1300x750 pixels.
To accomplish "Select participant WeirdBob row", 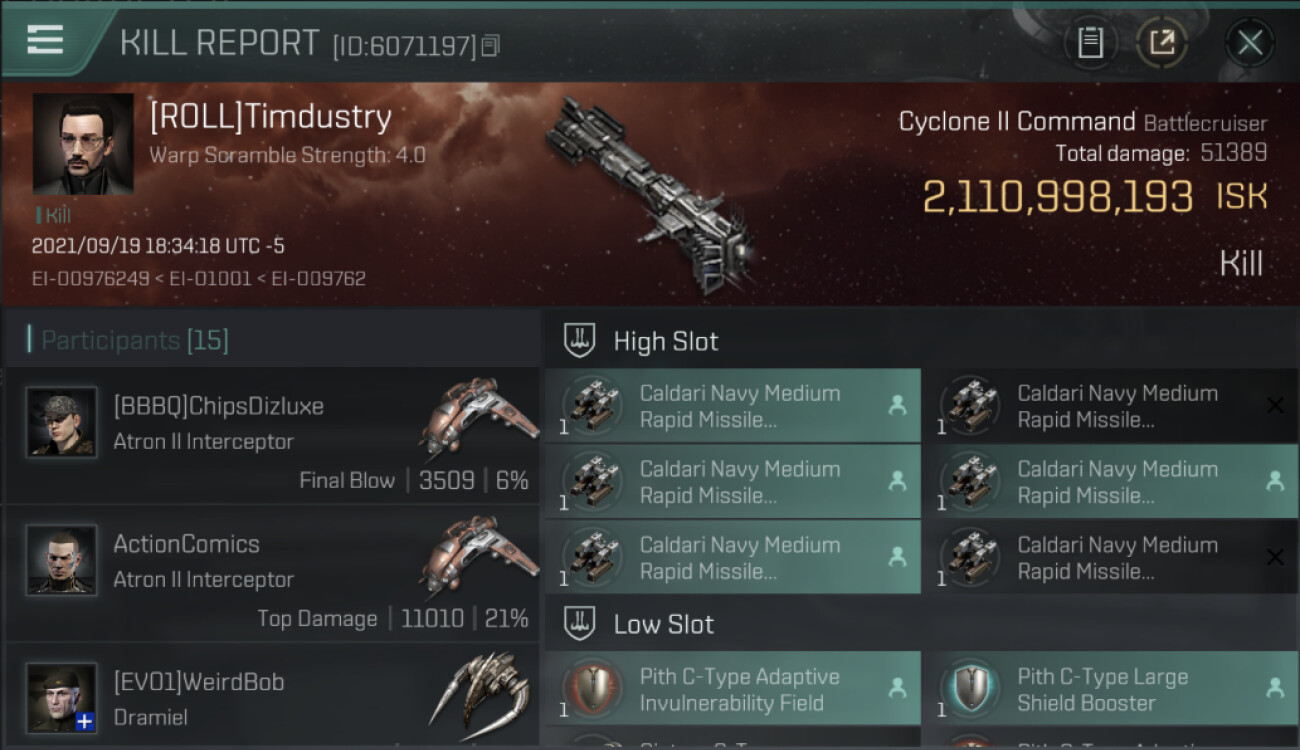I will 272,698.
